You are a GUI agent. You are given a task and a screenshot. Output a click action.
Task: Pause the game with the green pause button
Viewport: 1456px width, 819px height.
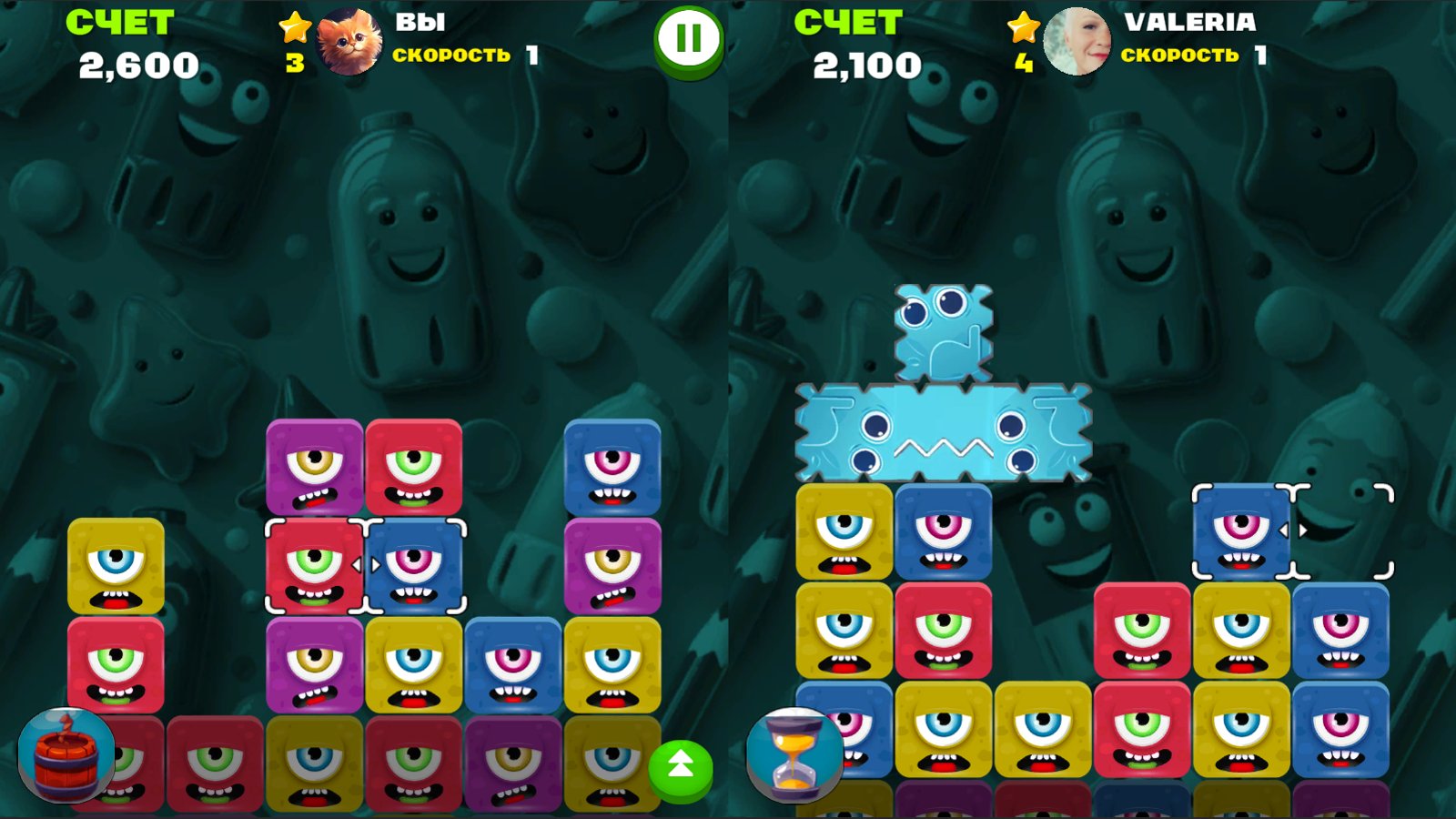687,36
